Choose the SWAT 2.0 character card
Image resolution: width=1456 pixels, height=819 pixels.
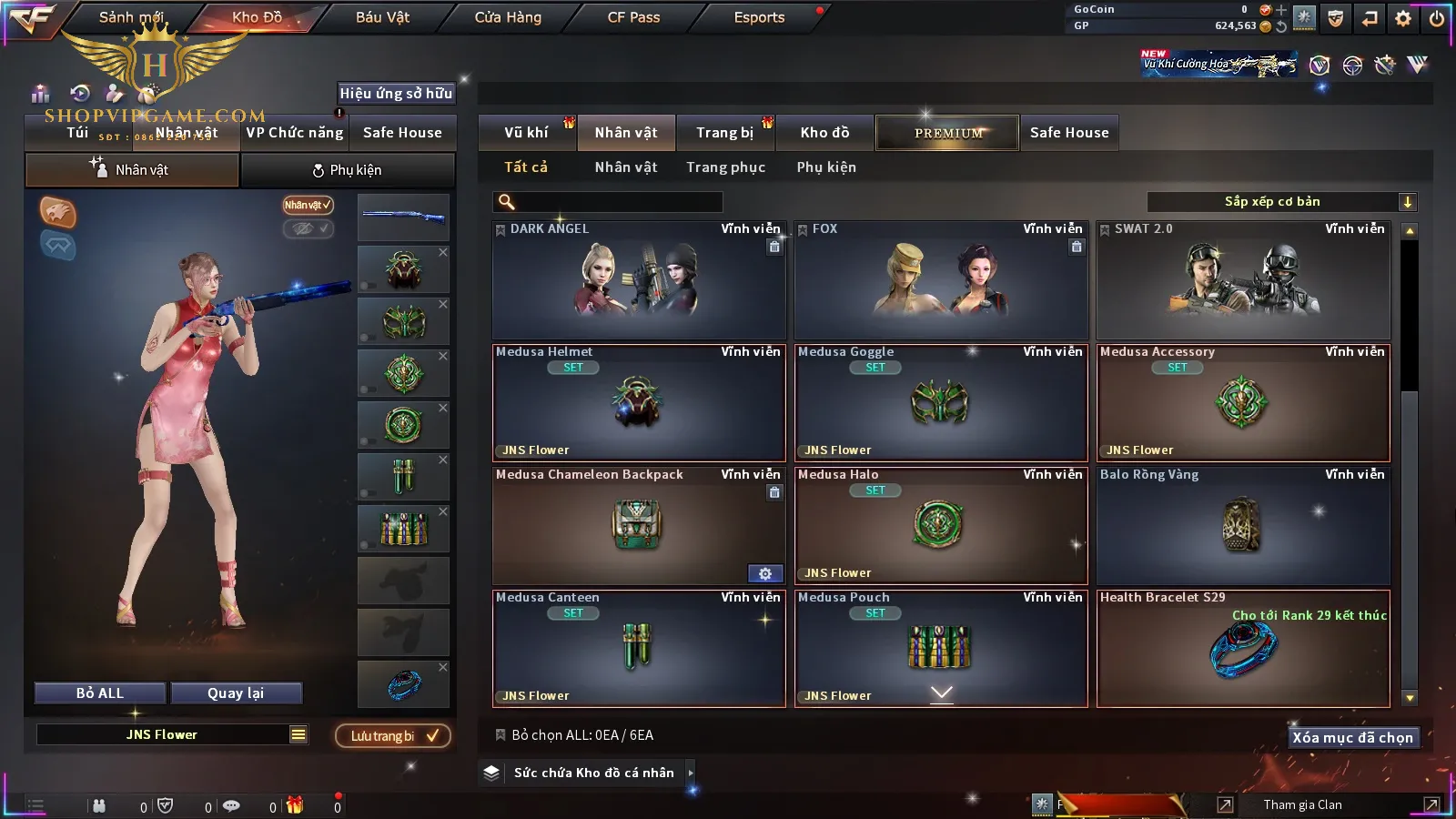pyautogui.click(x=1243, y=280)
